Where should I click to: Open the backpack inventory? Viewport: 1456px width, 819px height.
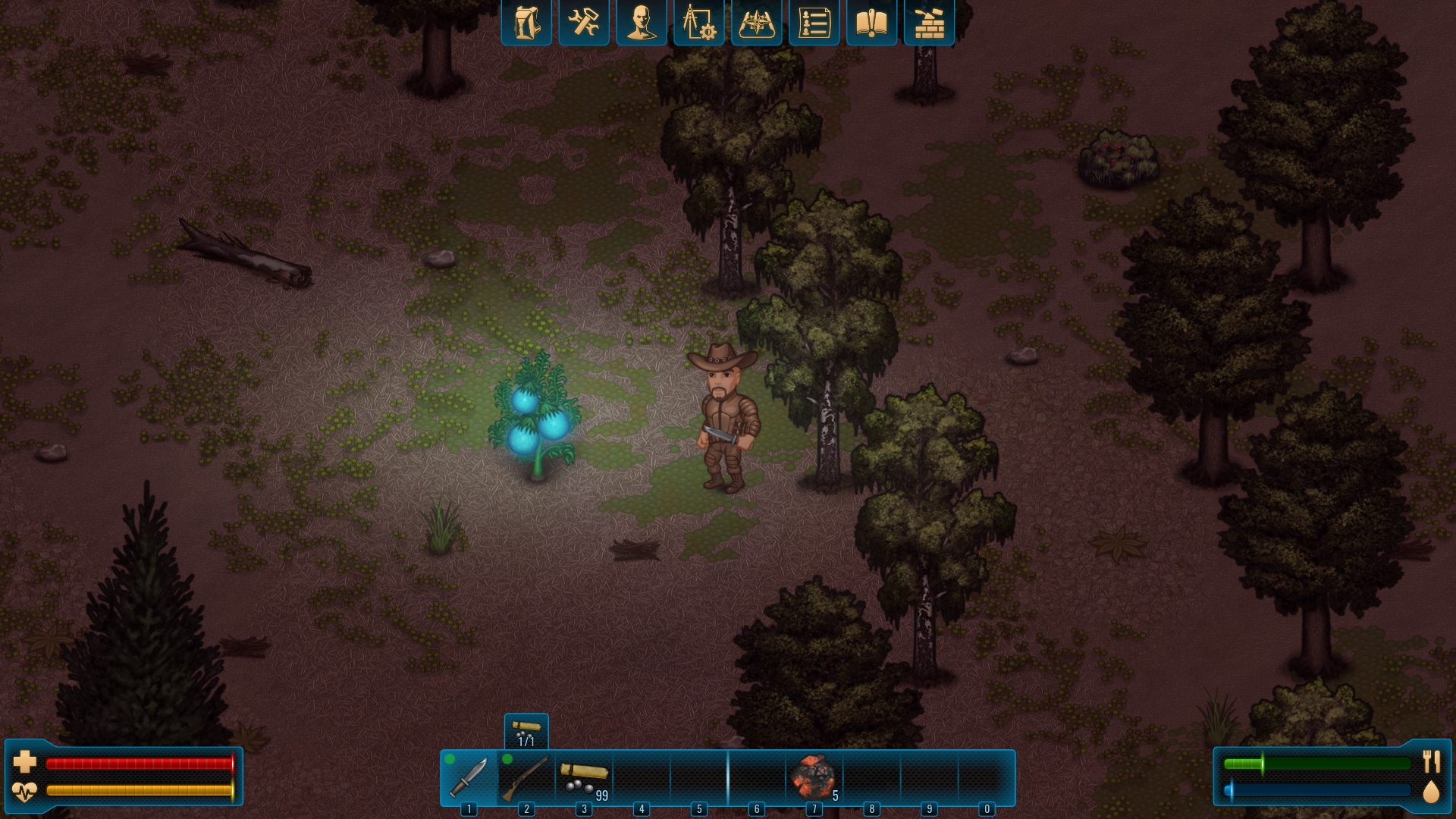point(526,23)
